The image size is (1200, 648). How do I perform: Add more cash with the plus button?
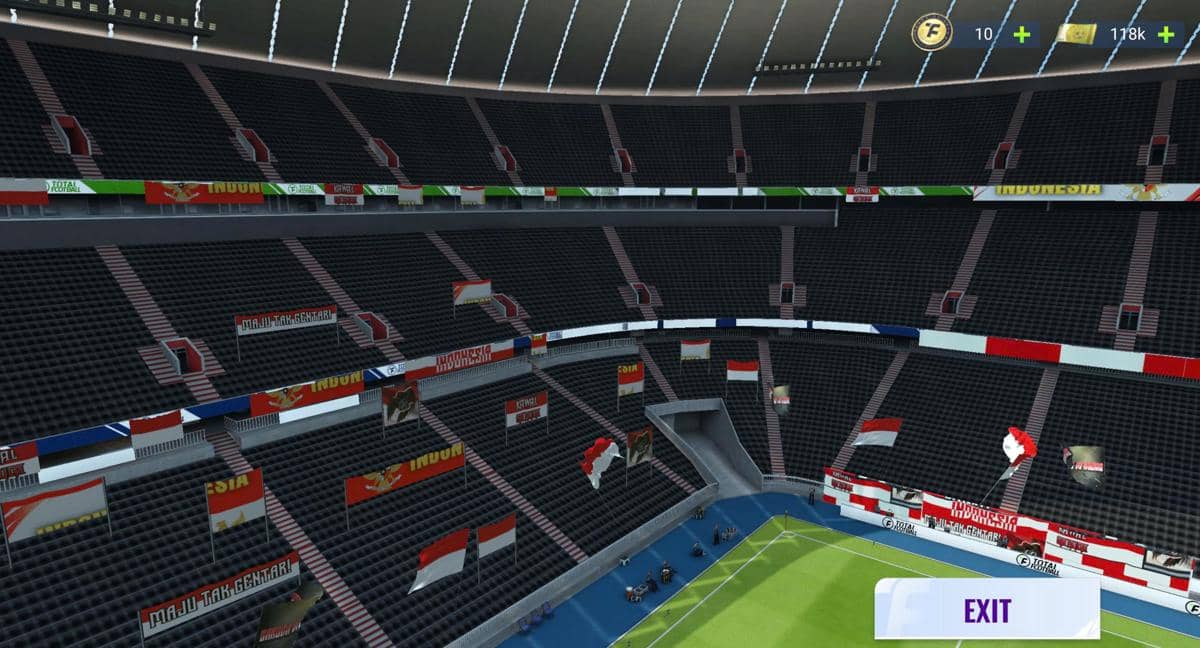pos(1166,34)
